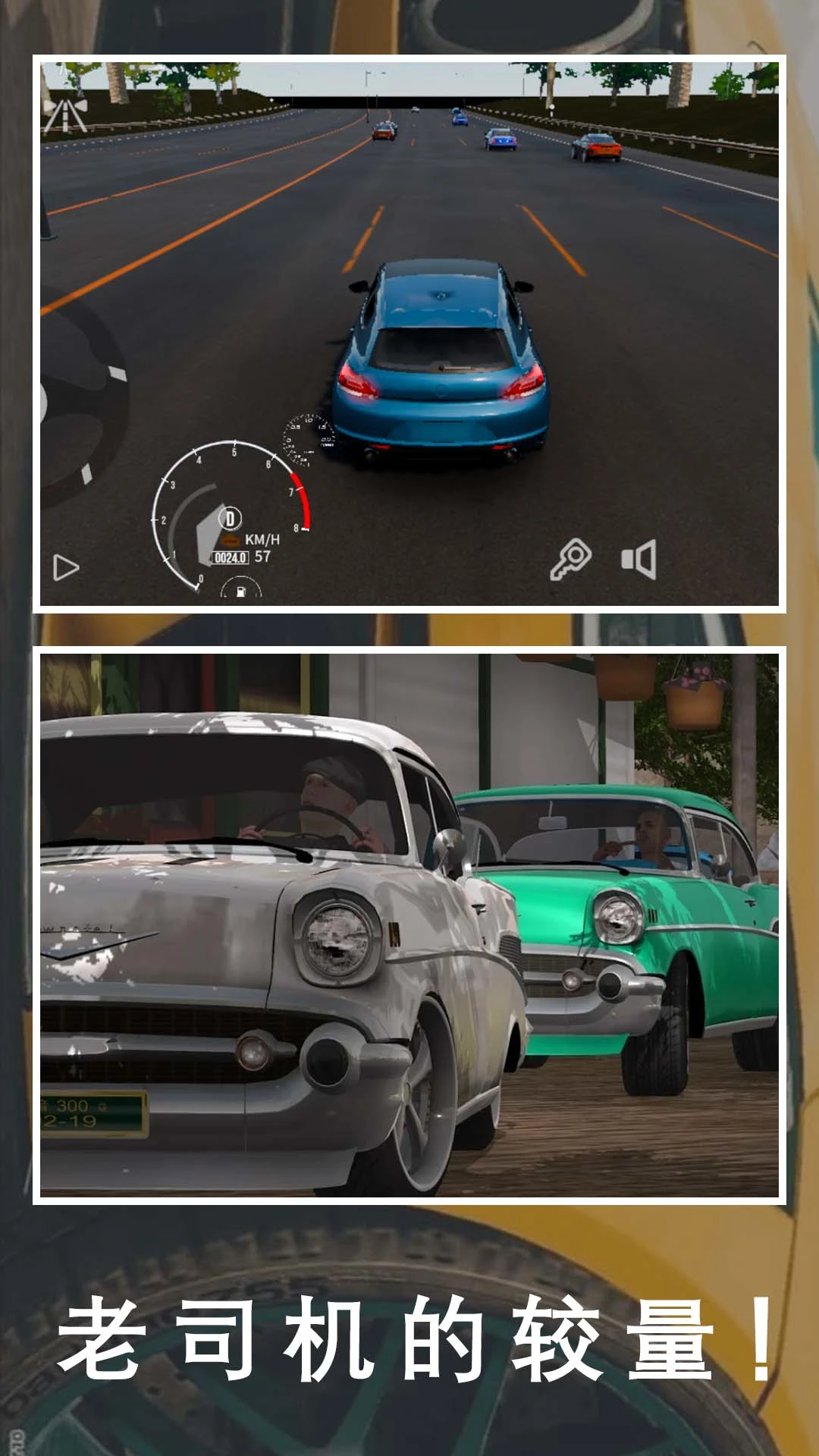Tap the fuel pump gauge icon
The image size is (819, 1456).
click(240, 590)
